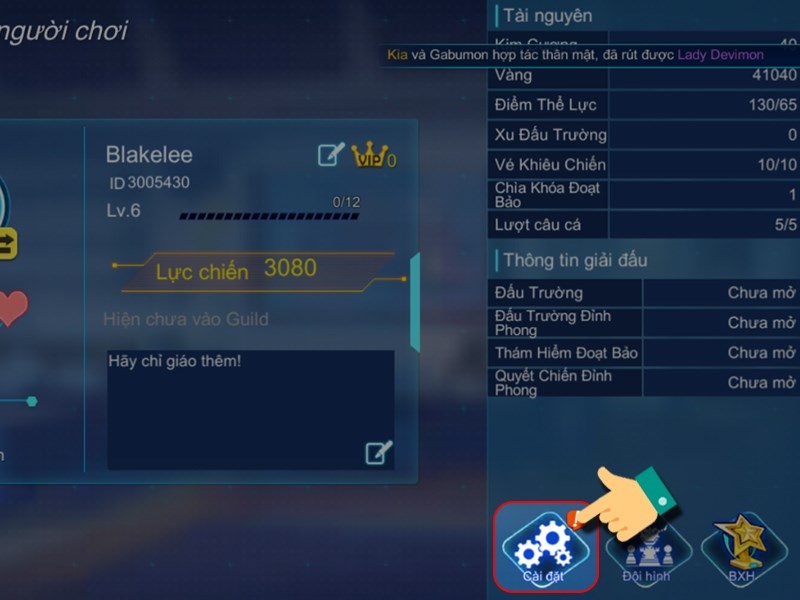Select the Thám Hiểm Đoạt Bảo row

[643, 353]
